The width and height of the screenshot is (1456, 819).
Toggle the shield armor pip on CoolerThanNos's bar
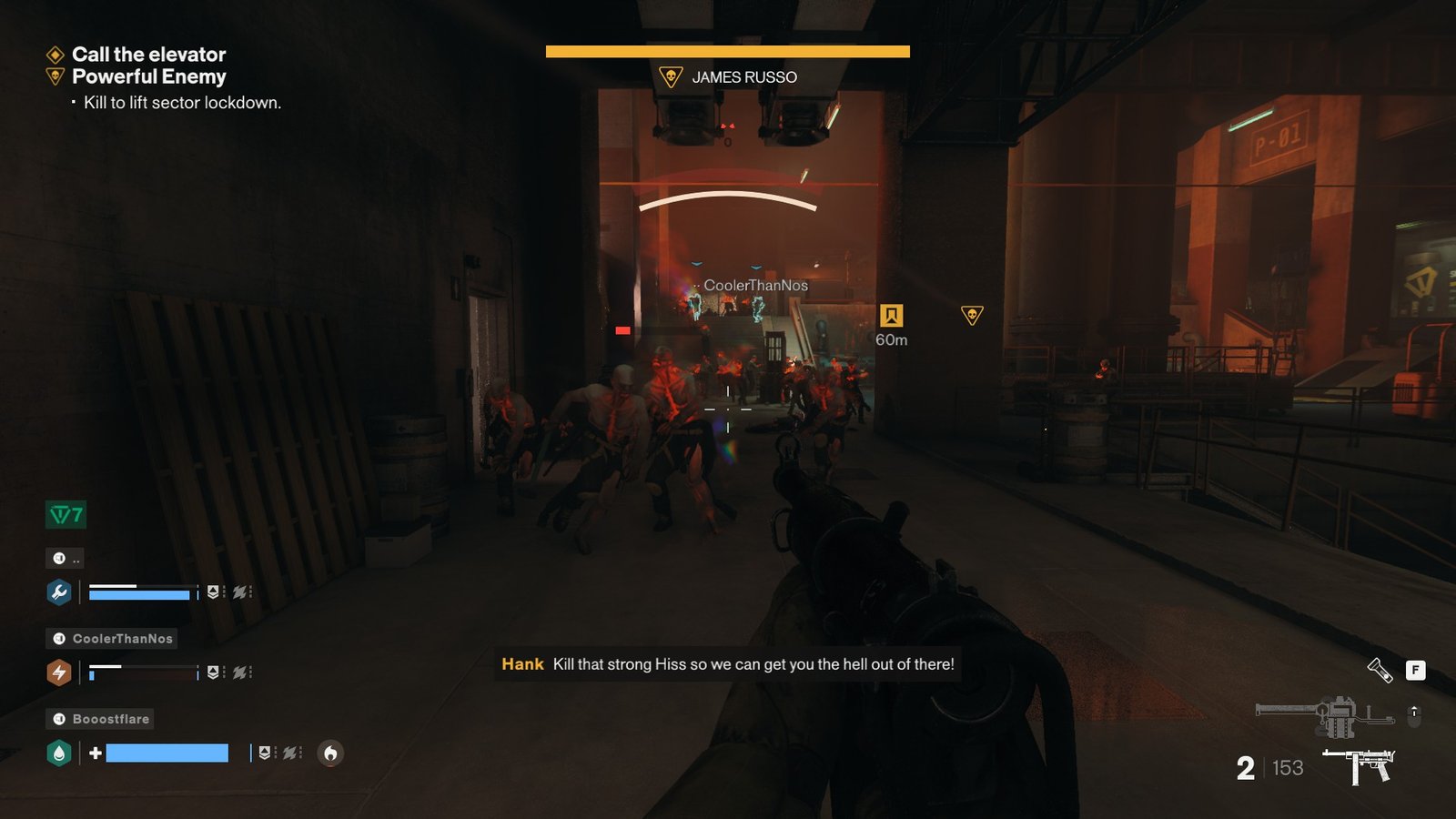click(x=214, y=672)
